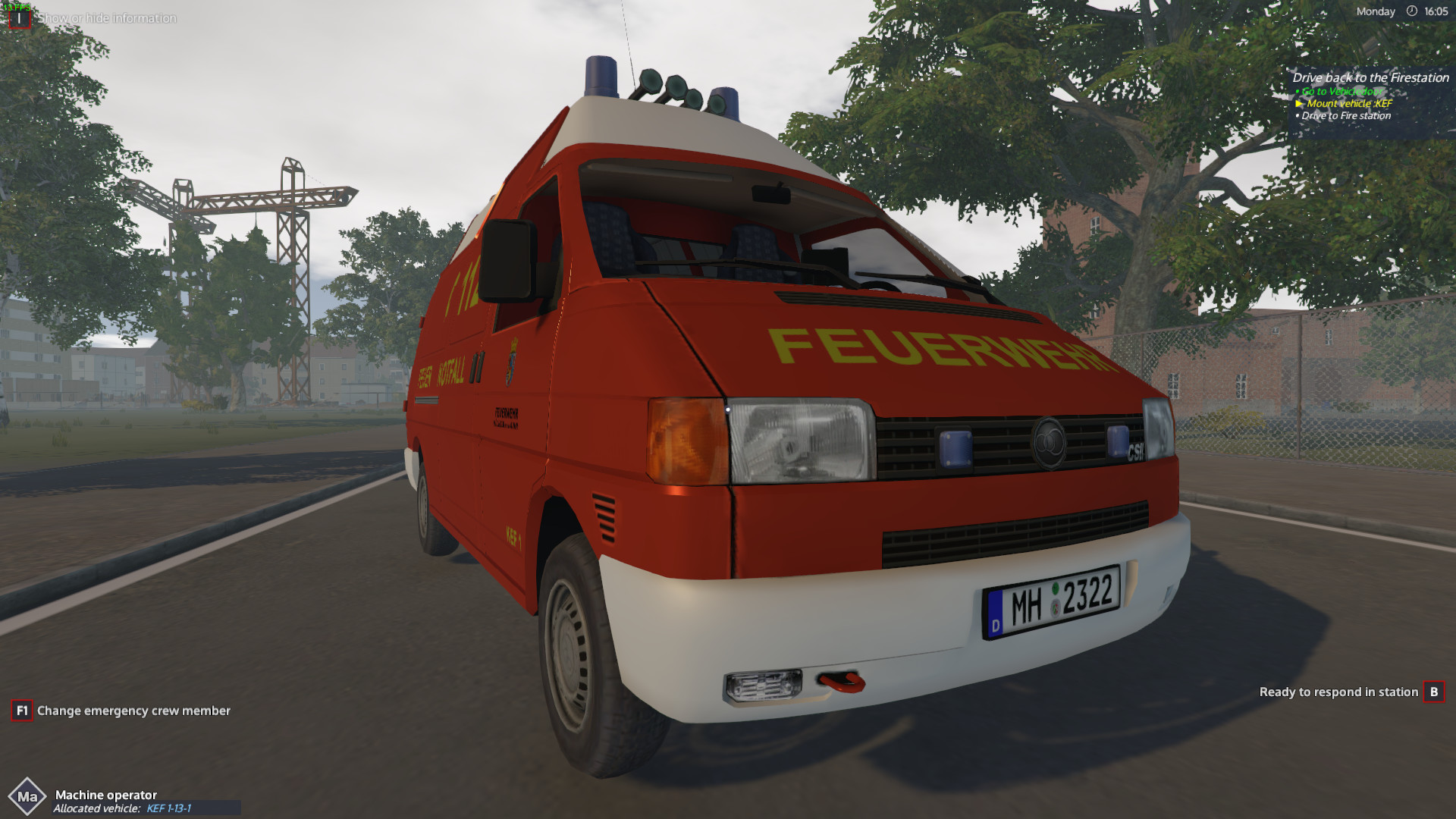Click the yellow arrow beside 'Mount vehicle :KEF'
Image resolution: width=1456 pixels, height=819 pixels.
click(x=1298, y=103)
